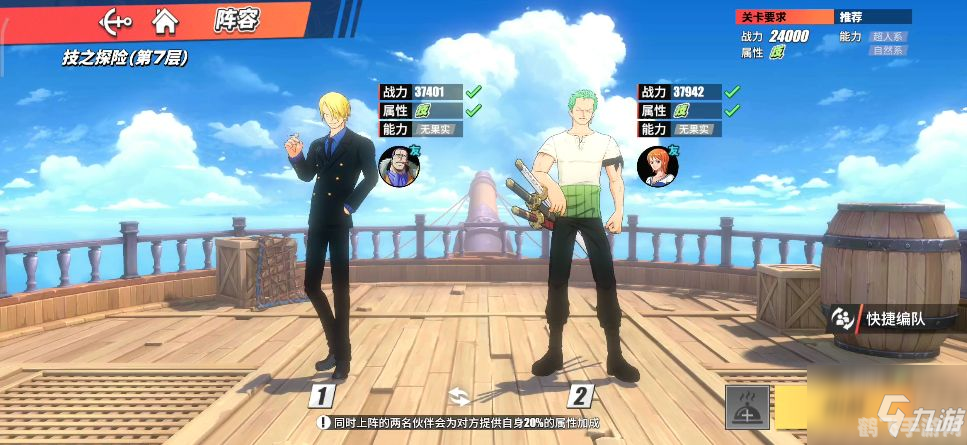This screenshot has width=967, height=445.
Task: Select Zoro's friend support portrait Nami
Action: coord(654,166)
